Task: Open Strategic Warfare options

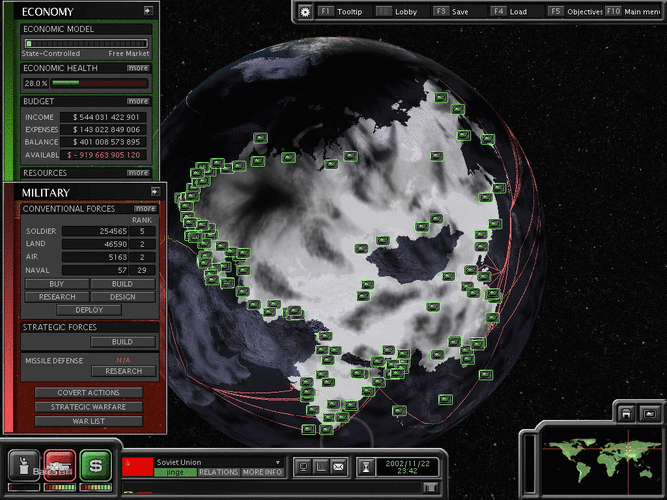Action: 88,407
